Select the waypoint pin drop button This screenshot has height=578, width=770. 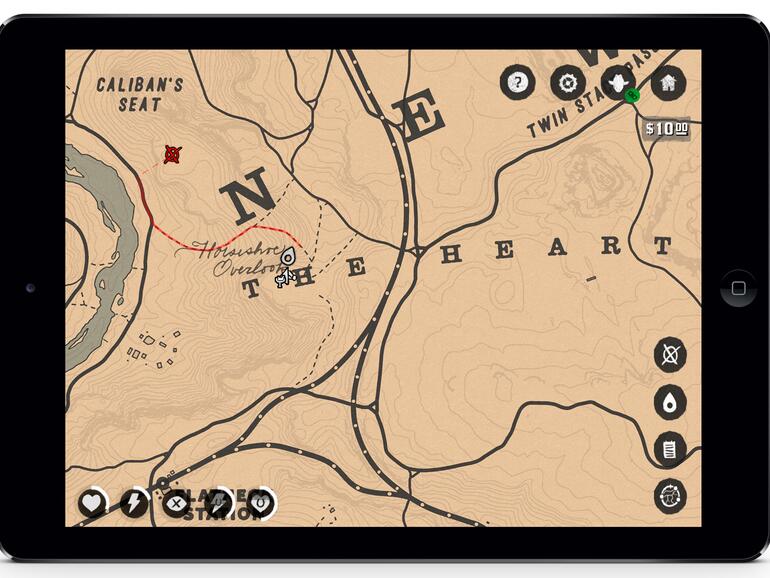click(670, 402)
